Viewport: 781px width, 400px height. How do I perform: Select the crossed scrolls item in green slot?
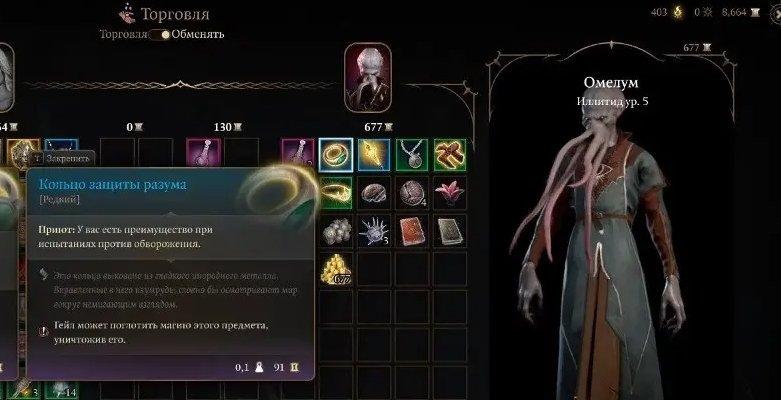point(449,154)
